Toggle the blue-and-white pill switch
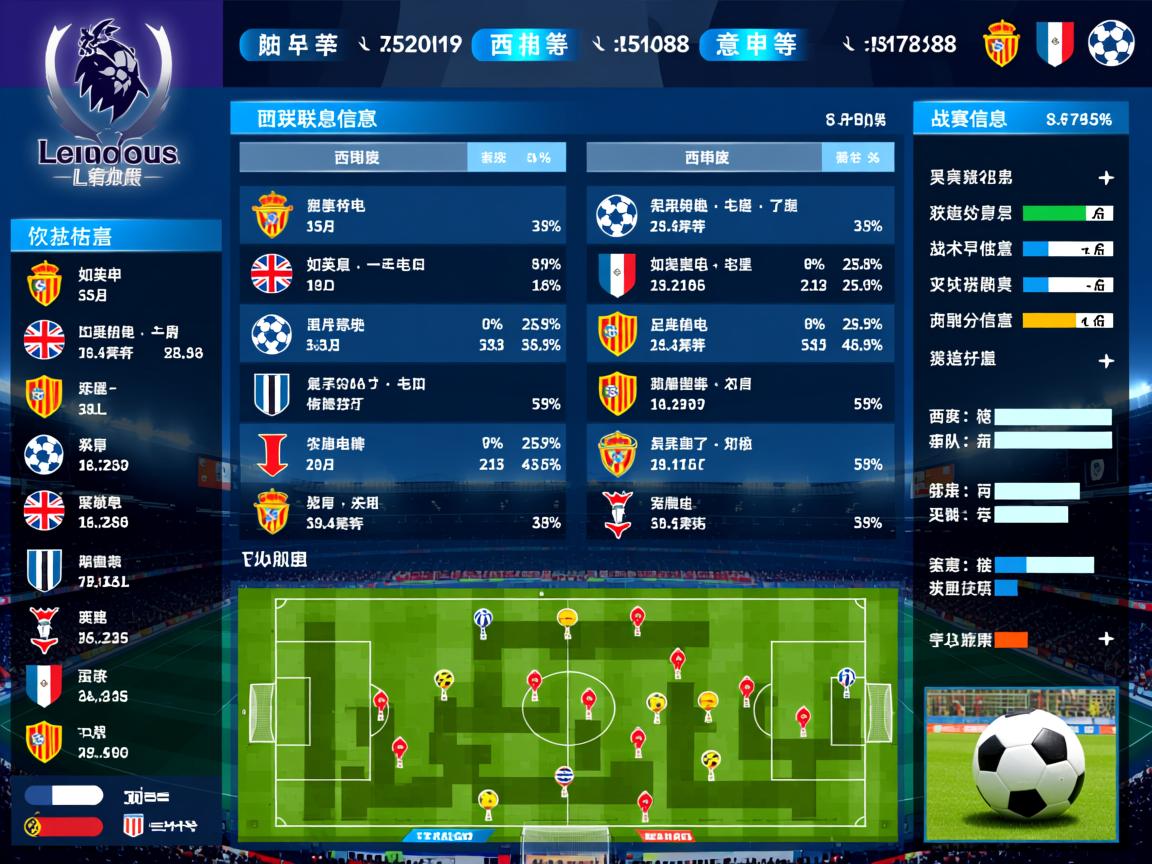Image resolution: width=1152 pixels, height=864 pixels. coord(64,796)
